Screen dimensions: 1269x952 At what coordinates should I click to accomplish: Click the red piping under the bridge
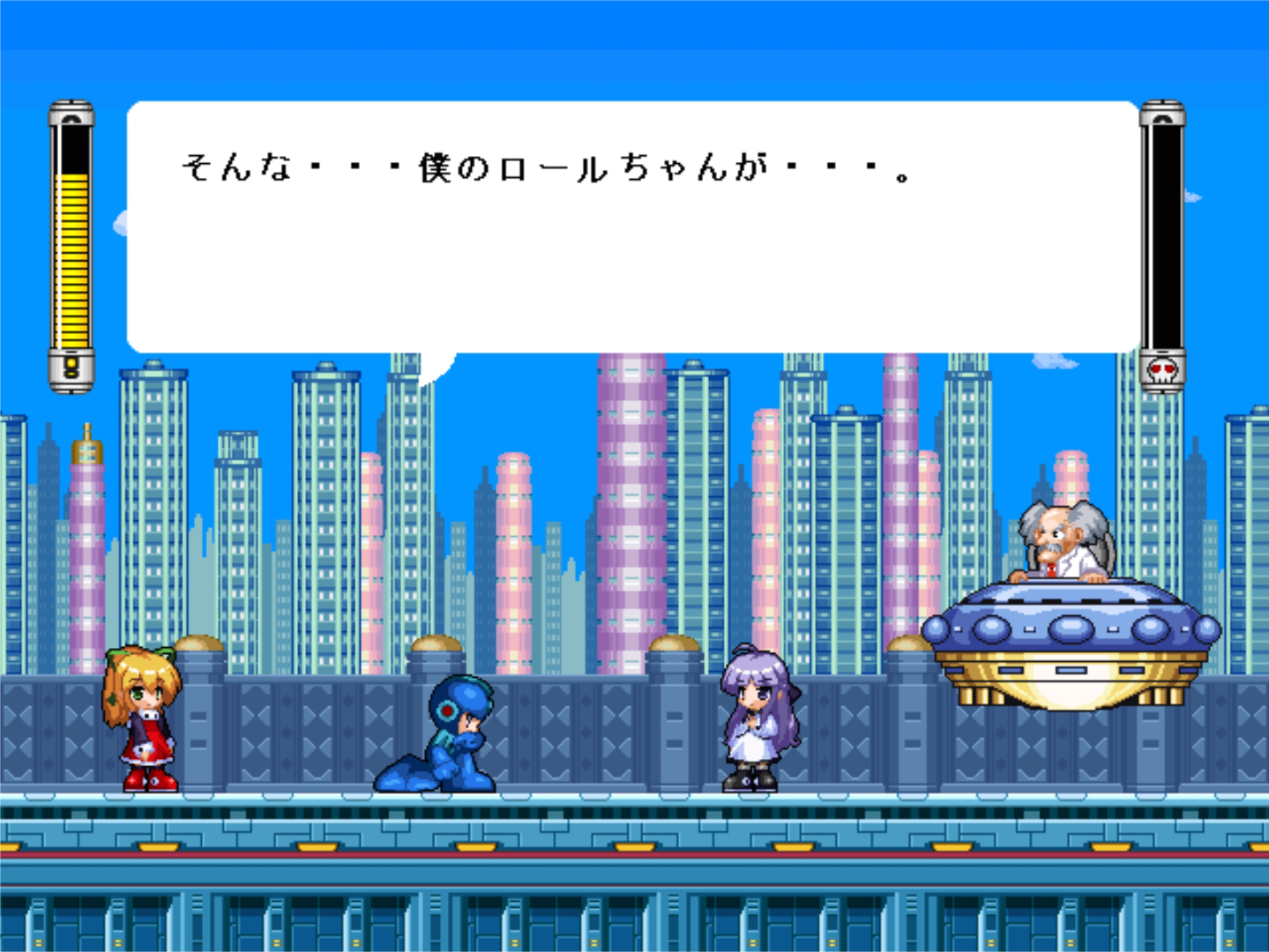[635, 853]
